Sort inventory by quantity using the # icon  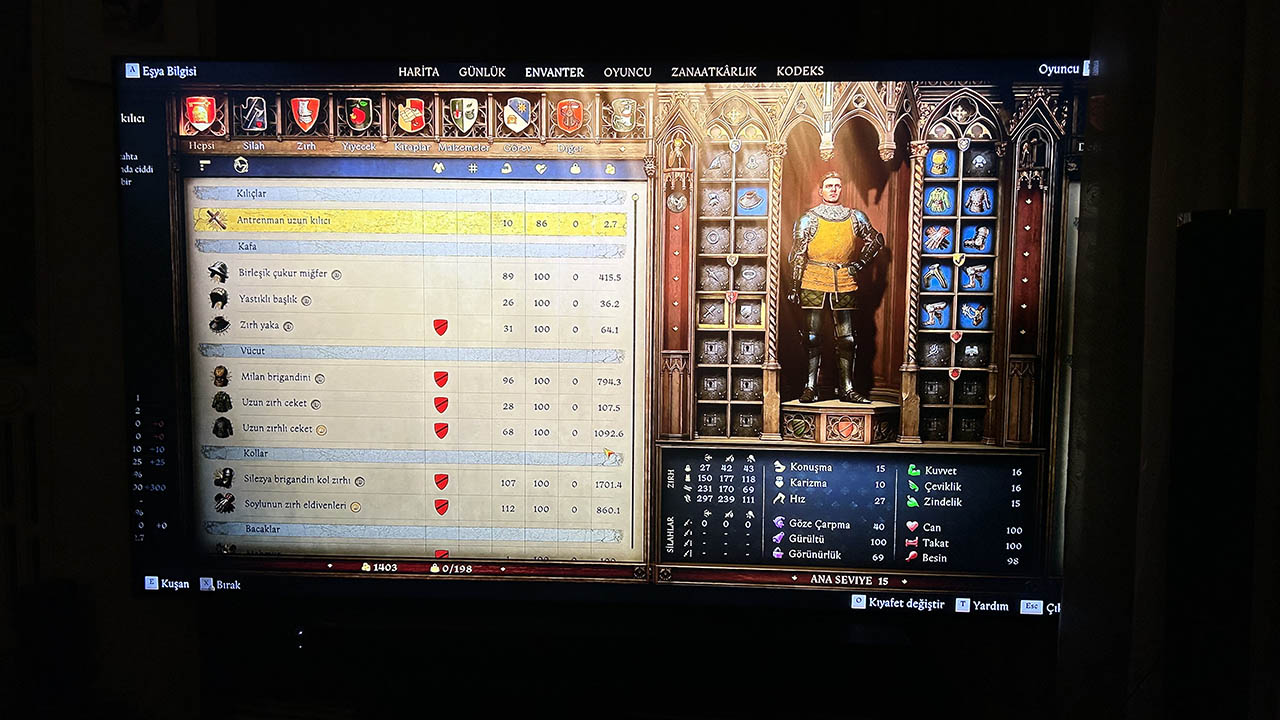[472, 167]
